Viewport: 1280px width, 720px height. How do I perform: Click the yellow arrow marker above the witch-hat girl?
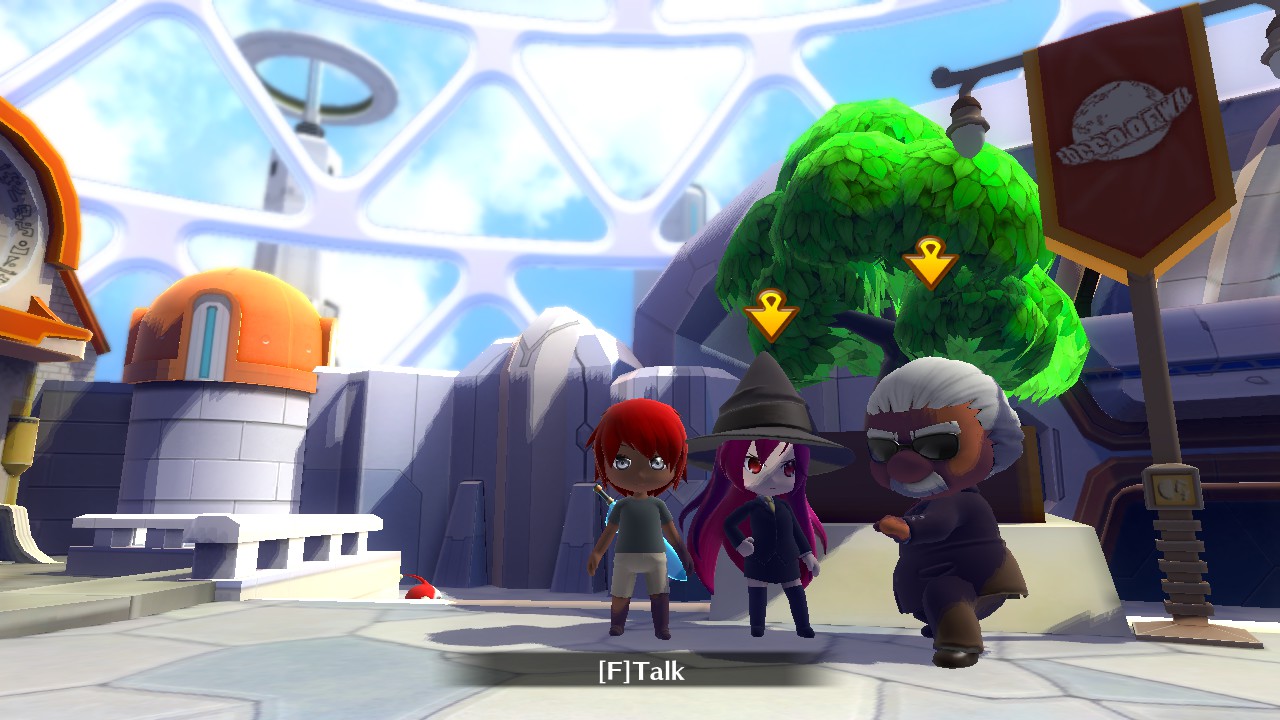[771, 315]
